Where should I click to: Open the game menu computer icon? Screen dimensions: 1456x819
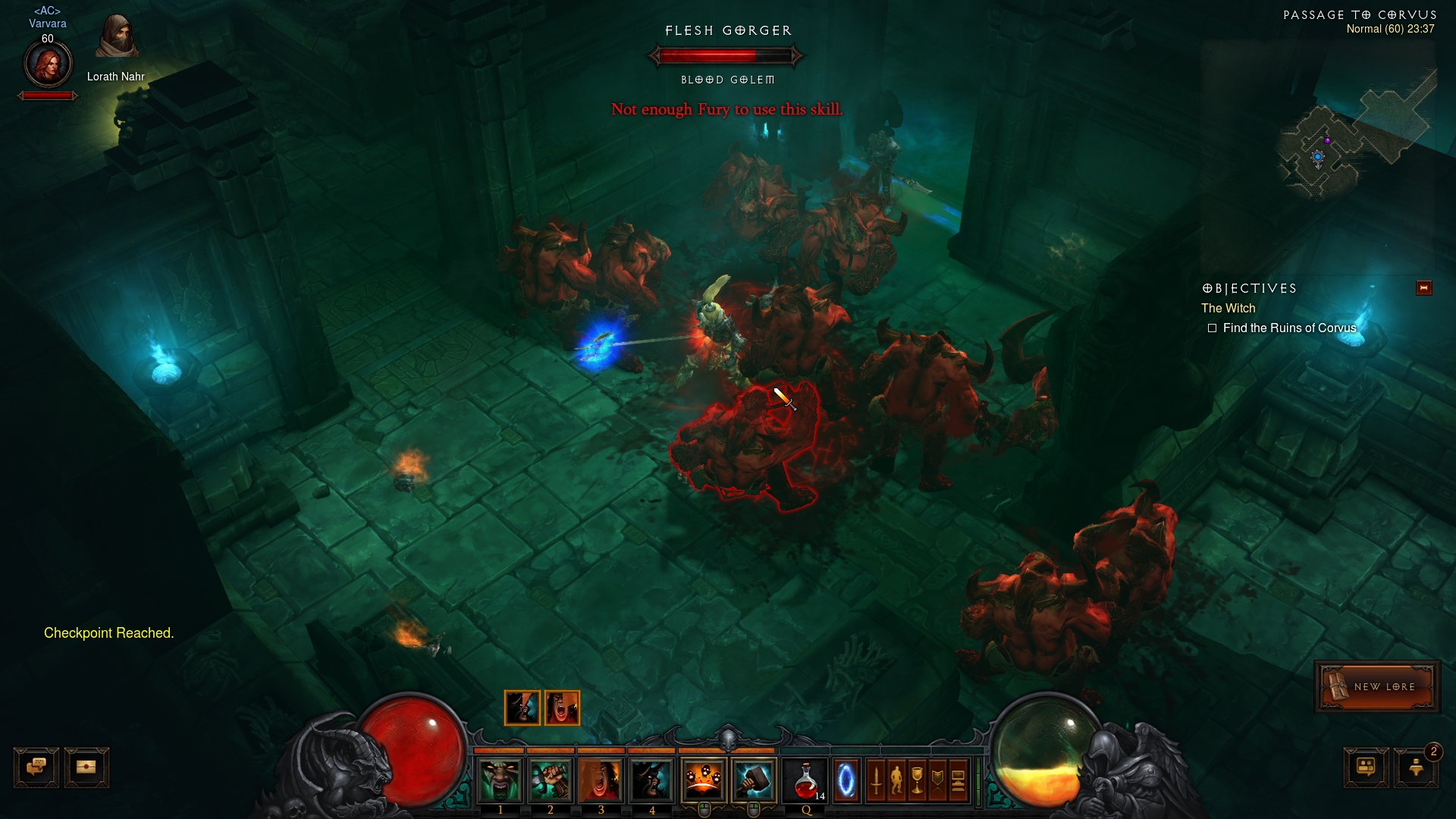[x=958, y=780]
